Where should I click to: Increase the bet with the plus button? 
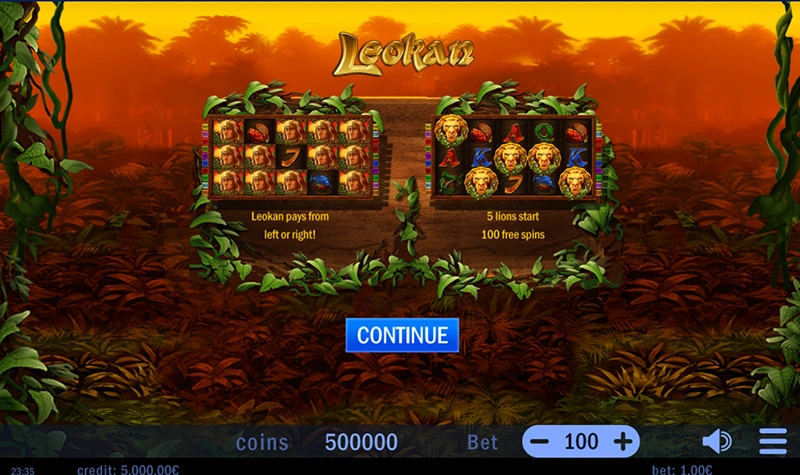tap(622, 441)
